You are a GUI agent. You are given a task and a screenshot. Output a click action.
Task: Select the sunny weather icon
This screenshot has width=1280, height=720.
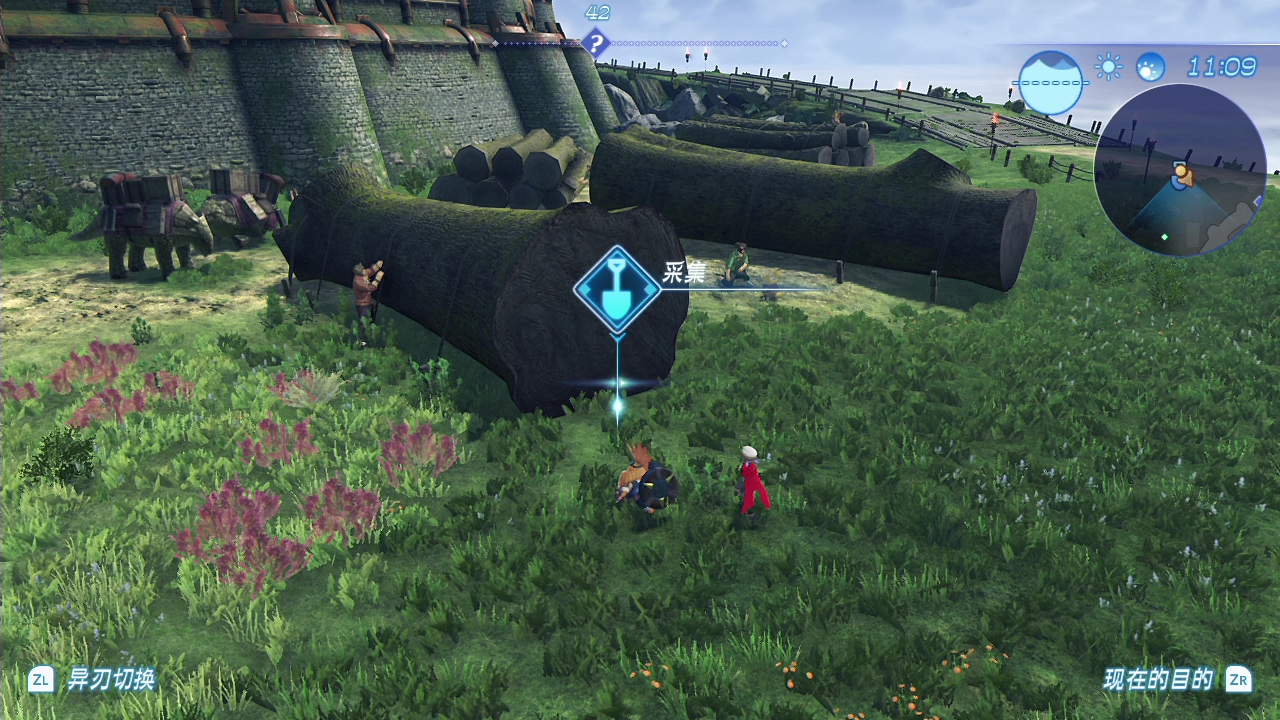click(x=1108, y=67)
